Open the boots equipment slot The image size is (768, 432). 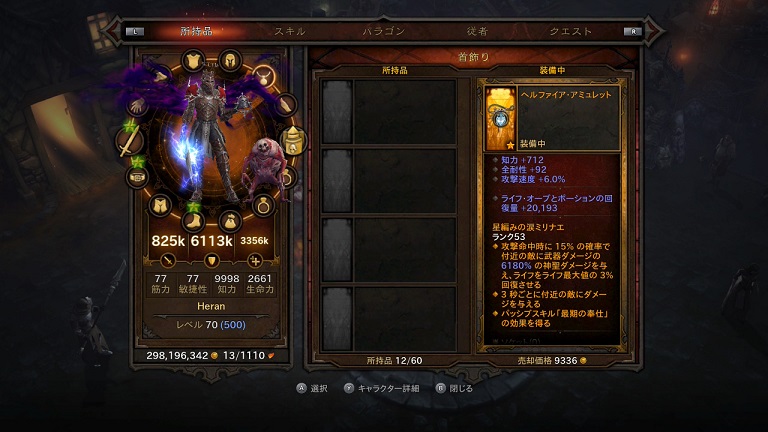pos(193,218)
